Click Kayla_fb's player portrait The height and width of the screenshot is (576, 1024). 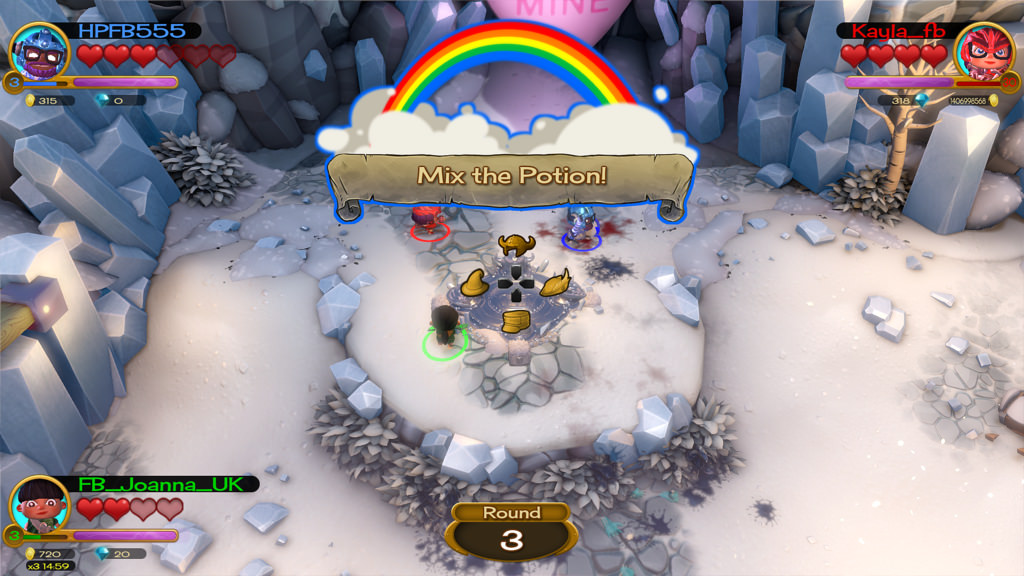click(x=984, y=51)
